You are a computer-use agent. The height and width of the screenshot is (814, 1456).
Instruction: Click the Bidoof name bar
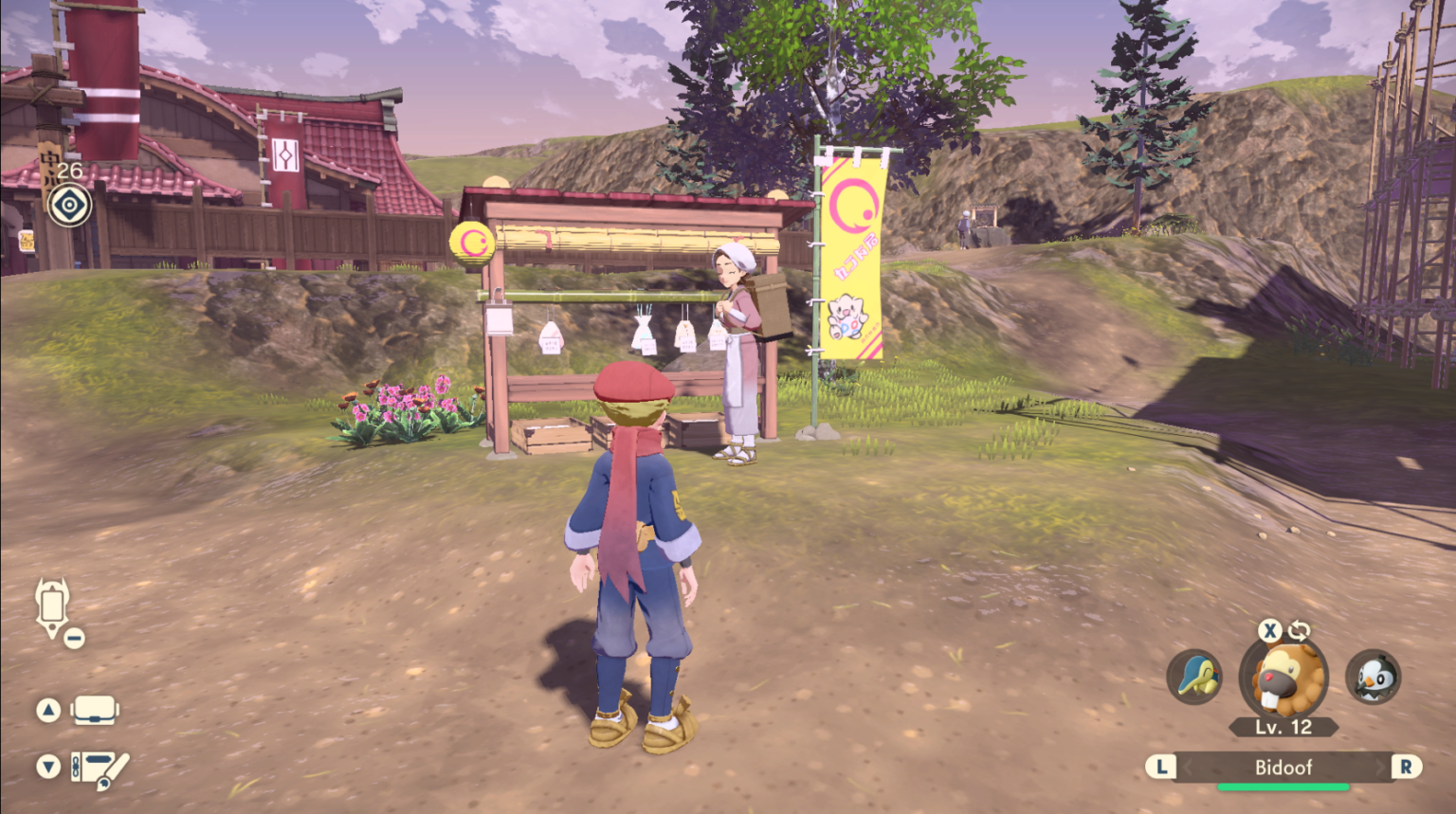pos(1283,767)
